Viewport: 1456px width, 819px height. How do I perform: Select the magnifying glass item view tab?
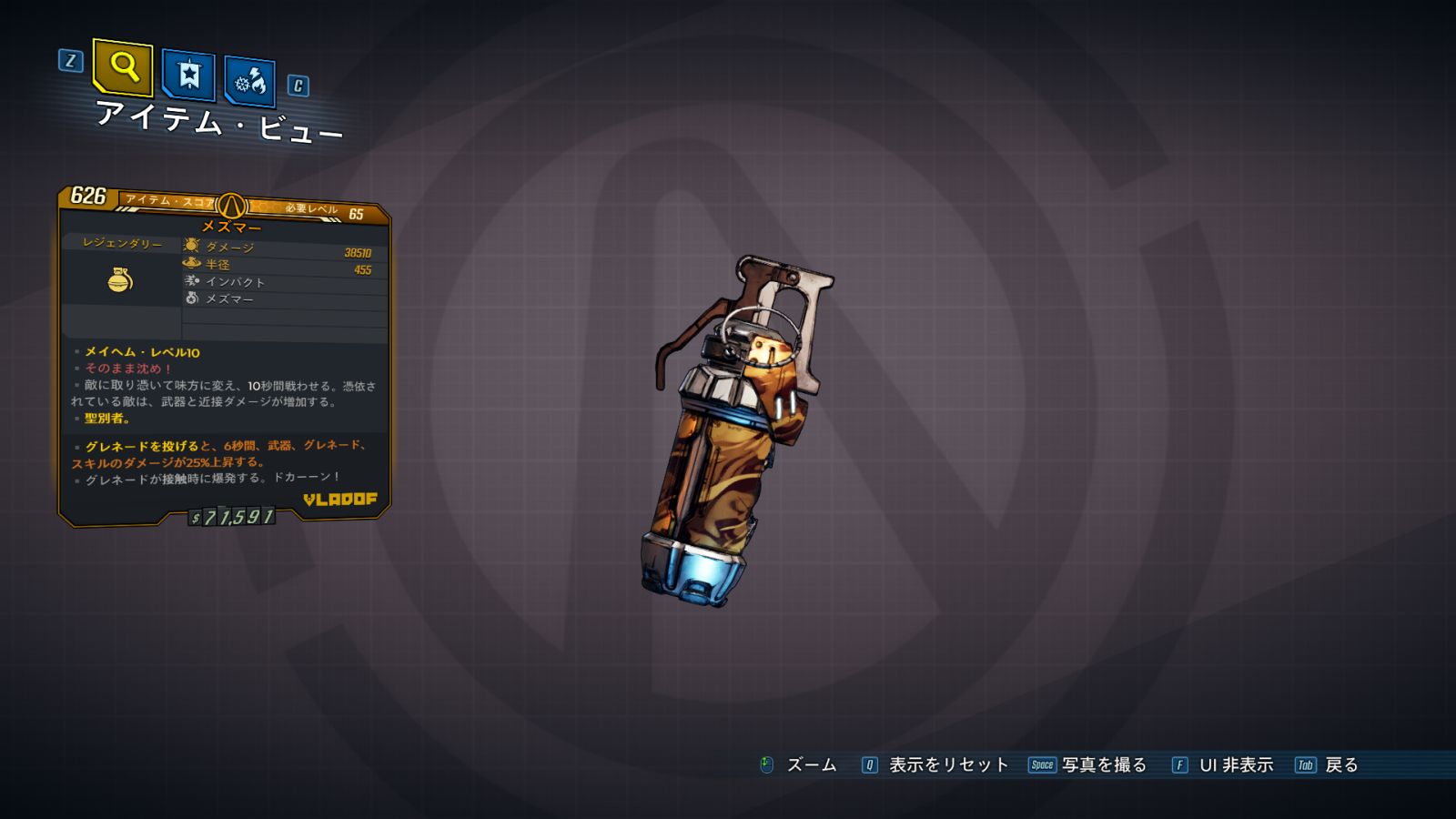(123, 66)
